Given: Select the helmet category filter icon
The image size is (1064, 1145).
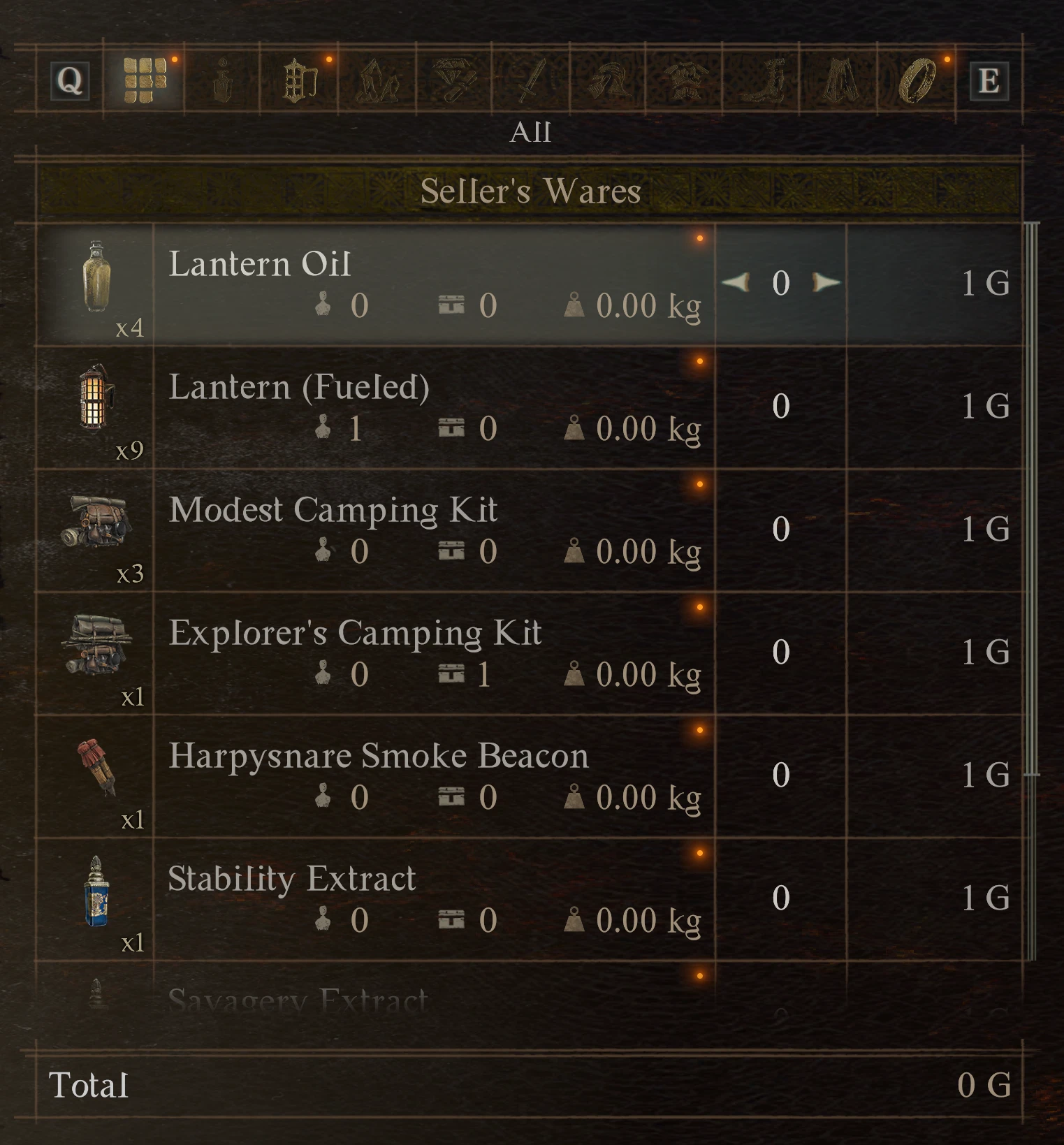Looking at the screenshot, I should pos(608,80).
